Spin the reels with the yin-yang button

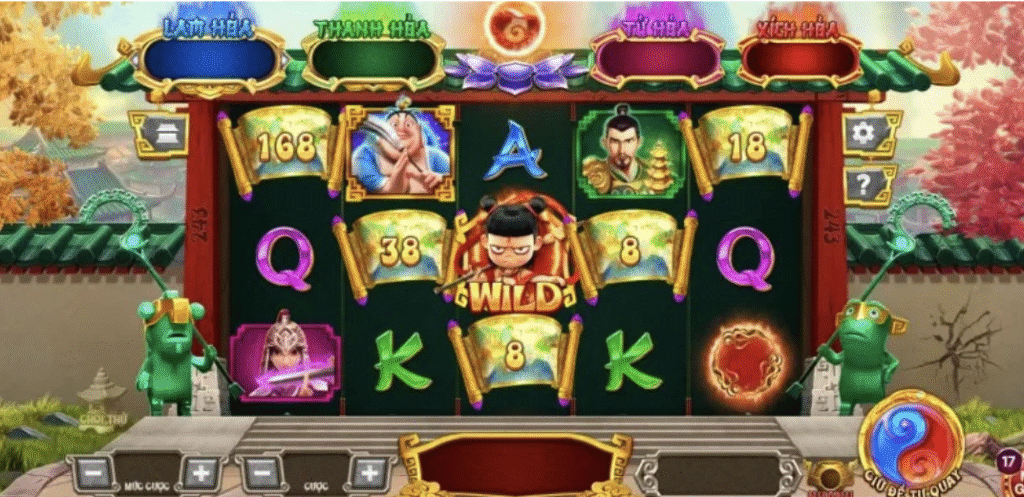pos(909,441)
